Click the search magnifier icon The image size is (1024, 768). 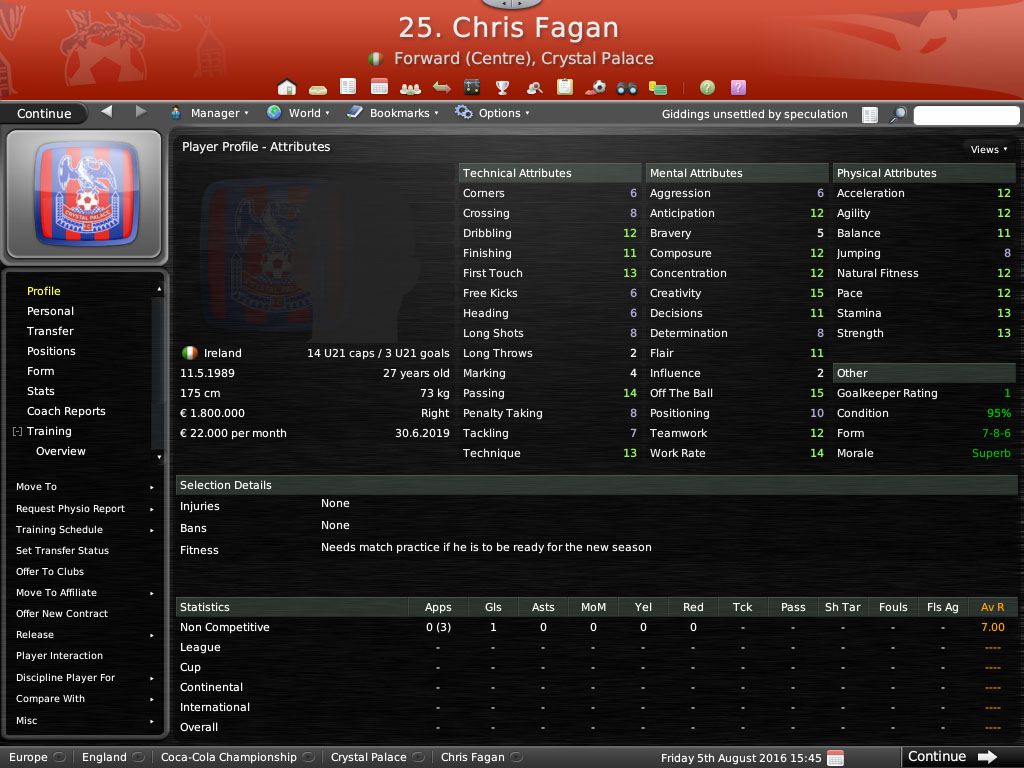pos(898,115)
